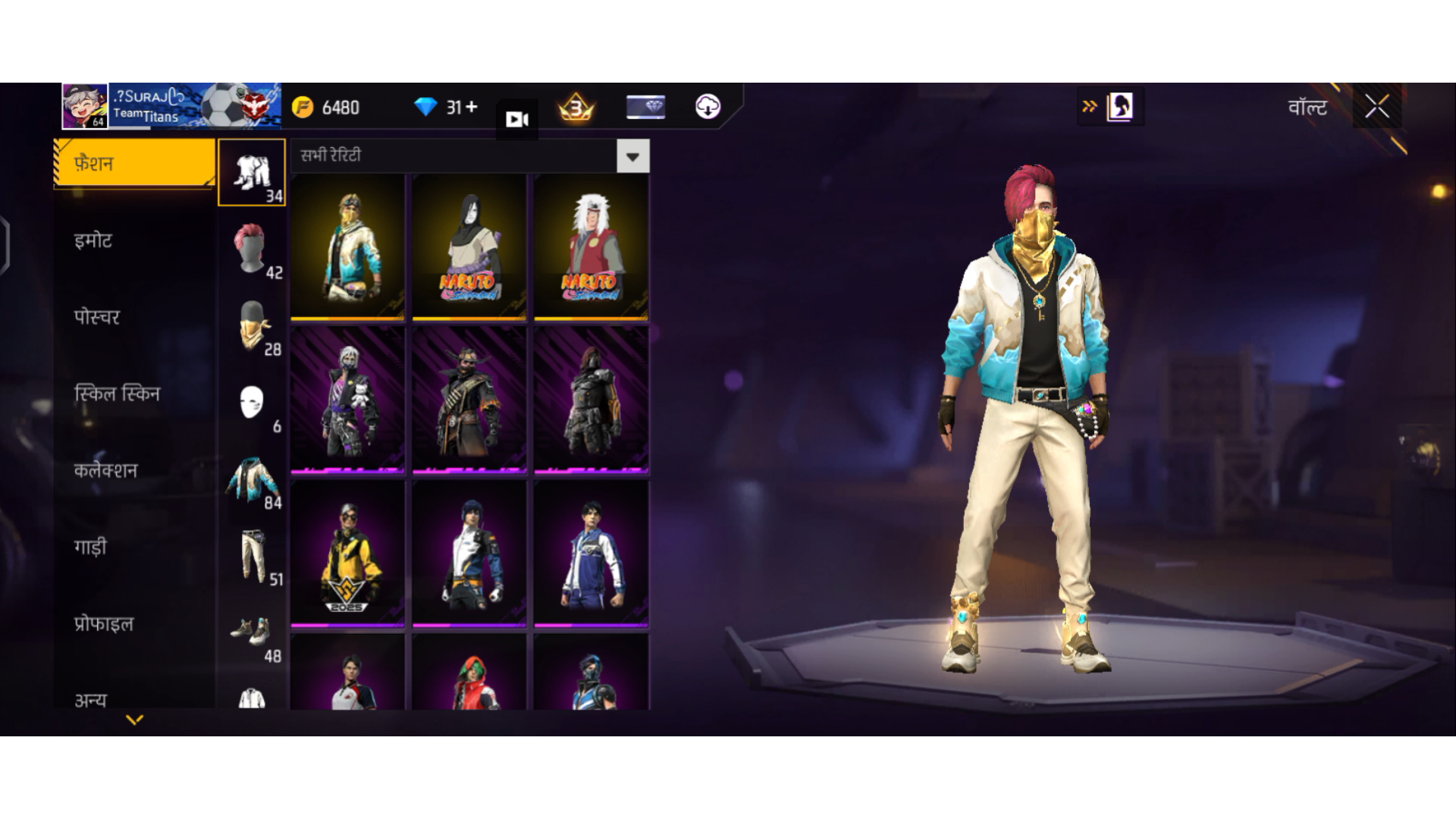The height and width of the screenshot is (819, 1456).
Task: Click the membership card icon
Action: (645, 107)
